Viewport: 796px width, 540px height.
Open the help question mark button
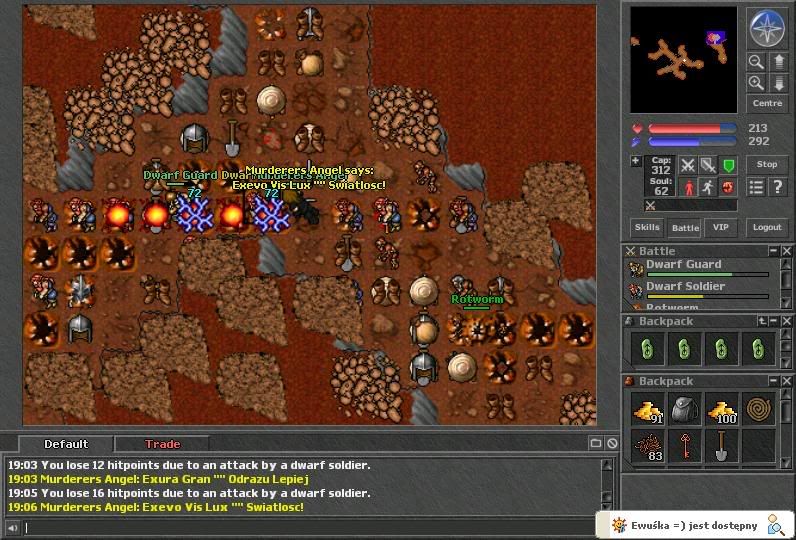(x=777, y=187)
